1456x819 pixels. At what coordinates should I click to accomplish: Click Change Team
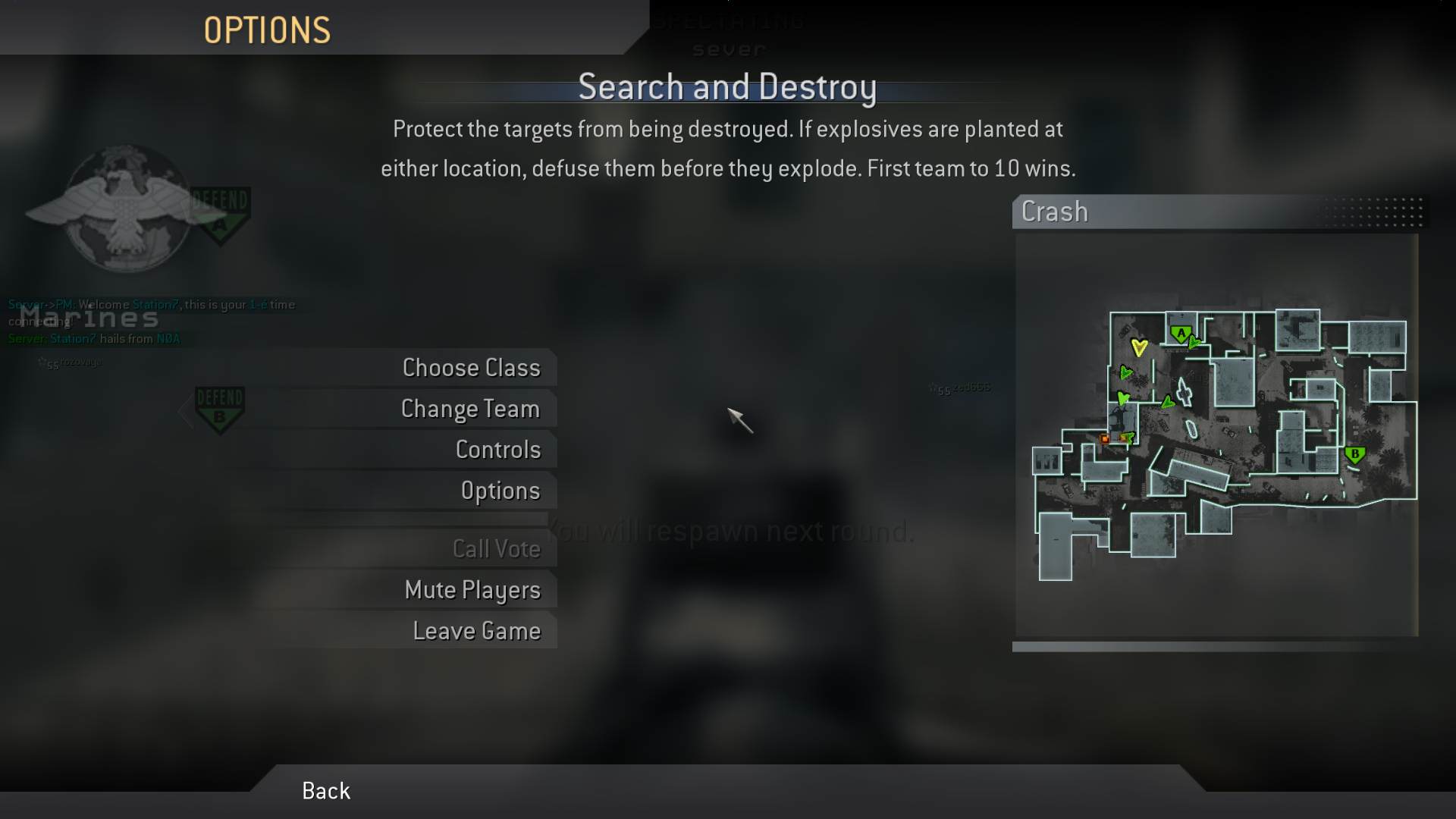[x=470, y=408]
